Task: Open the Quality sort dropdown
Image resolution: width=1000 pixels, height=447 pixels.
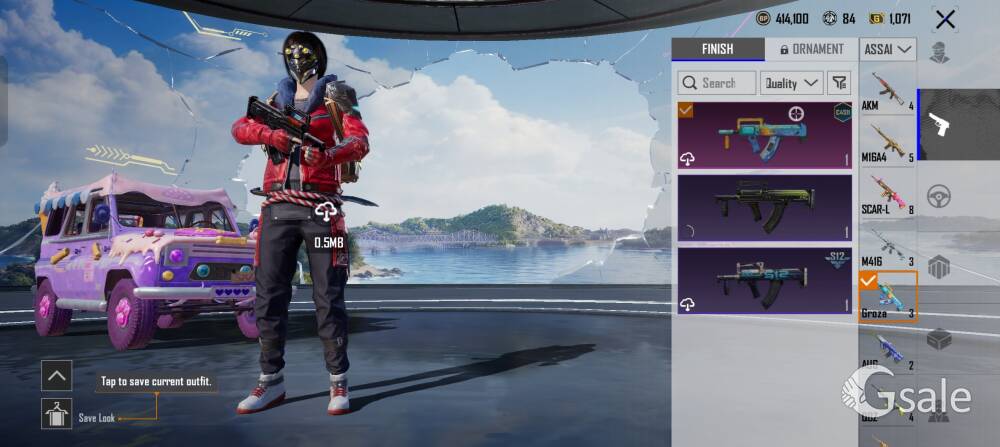Action: [791, 83]
